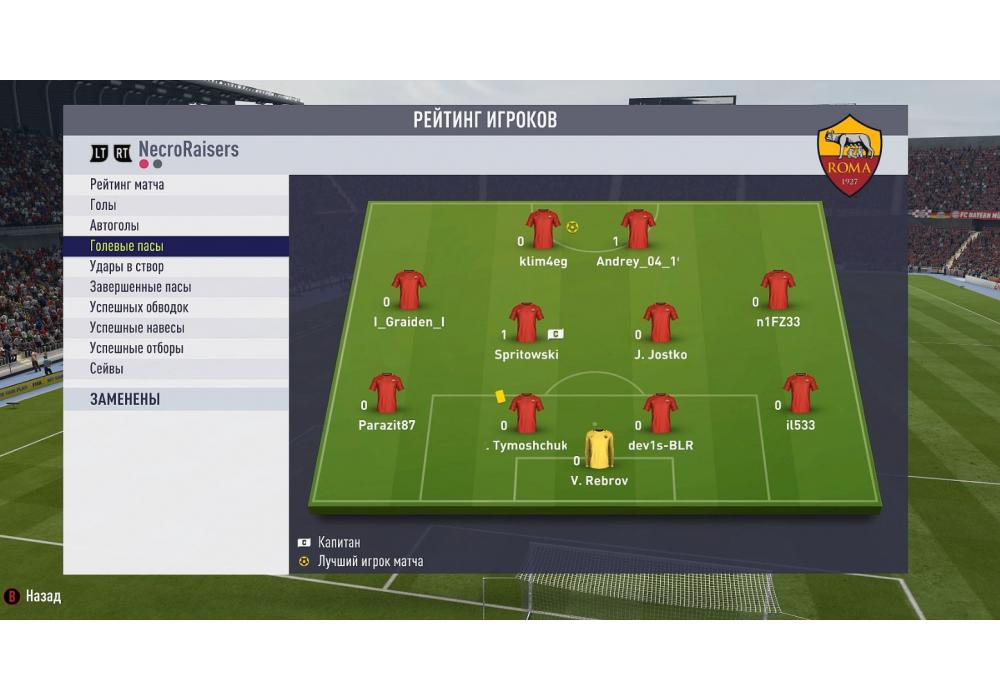Choose the Успешных обводок entry

[x=139, y=308]
